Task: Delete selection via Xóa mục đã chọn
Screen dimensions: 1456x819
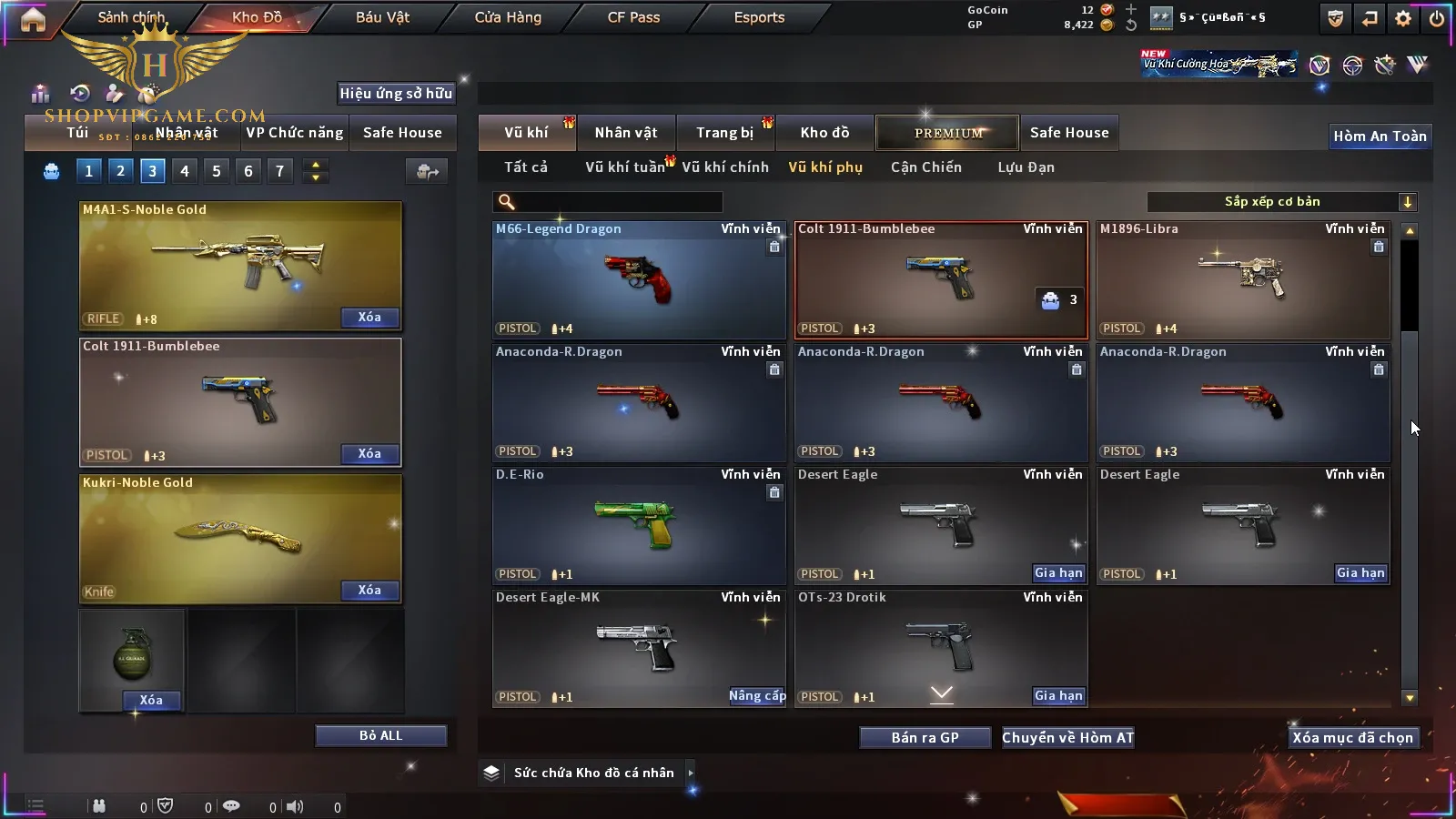Action: pos(1352,738)
